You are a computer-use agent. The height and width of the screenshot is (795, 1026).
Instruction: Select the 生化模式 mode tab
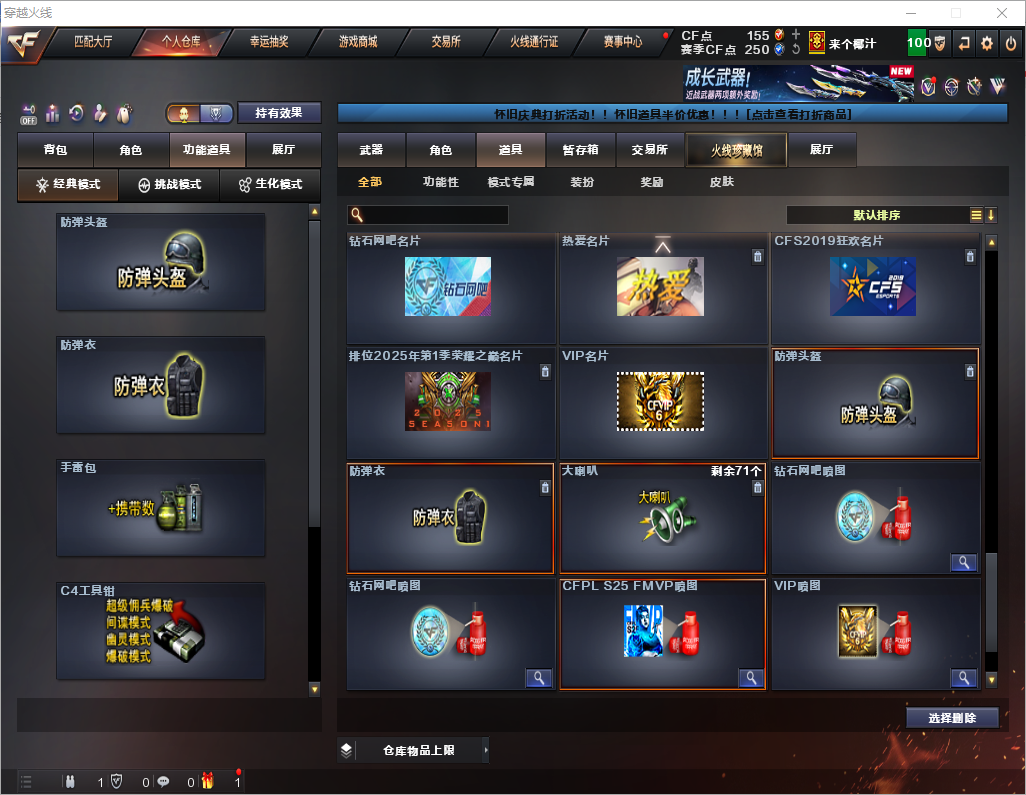tap(270, 185)
